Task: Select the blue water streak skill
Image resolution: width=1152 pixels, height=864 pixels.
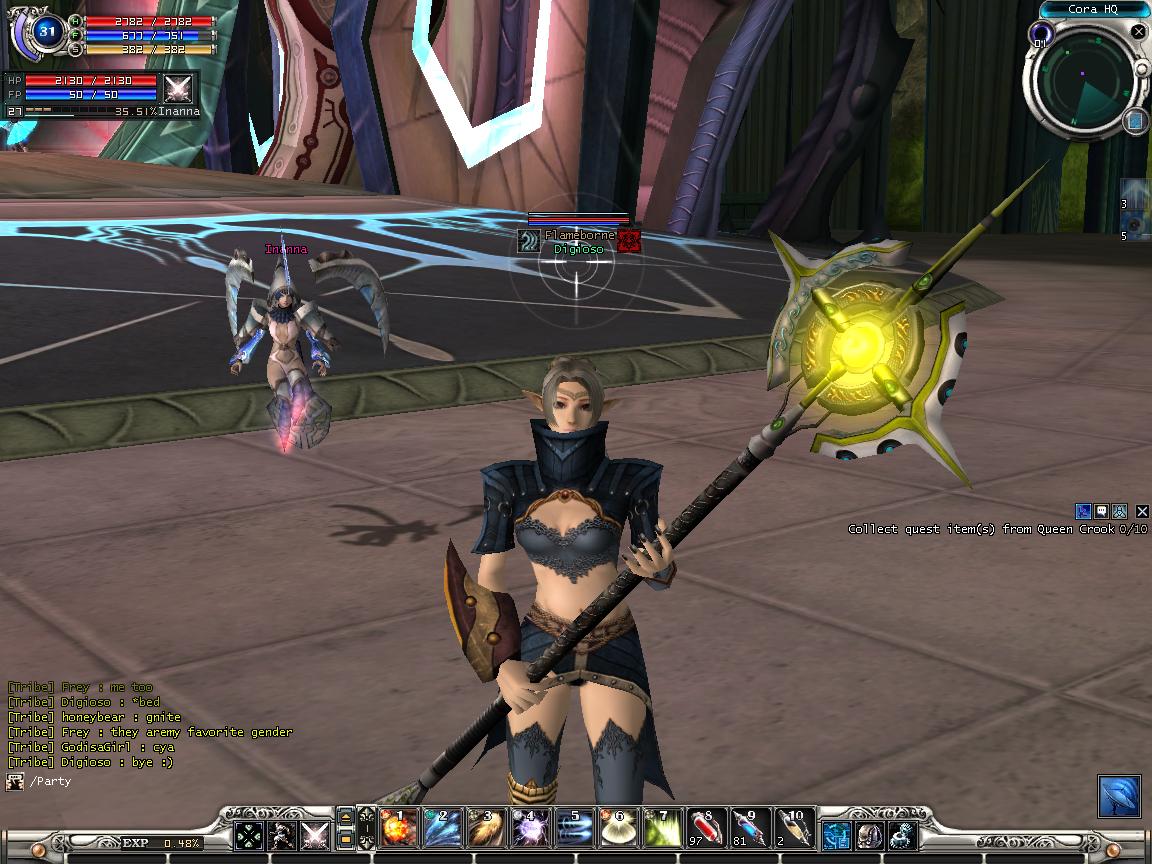Action: point(575,830)
